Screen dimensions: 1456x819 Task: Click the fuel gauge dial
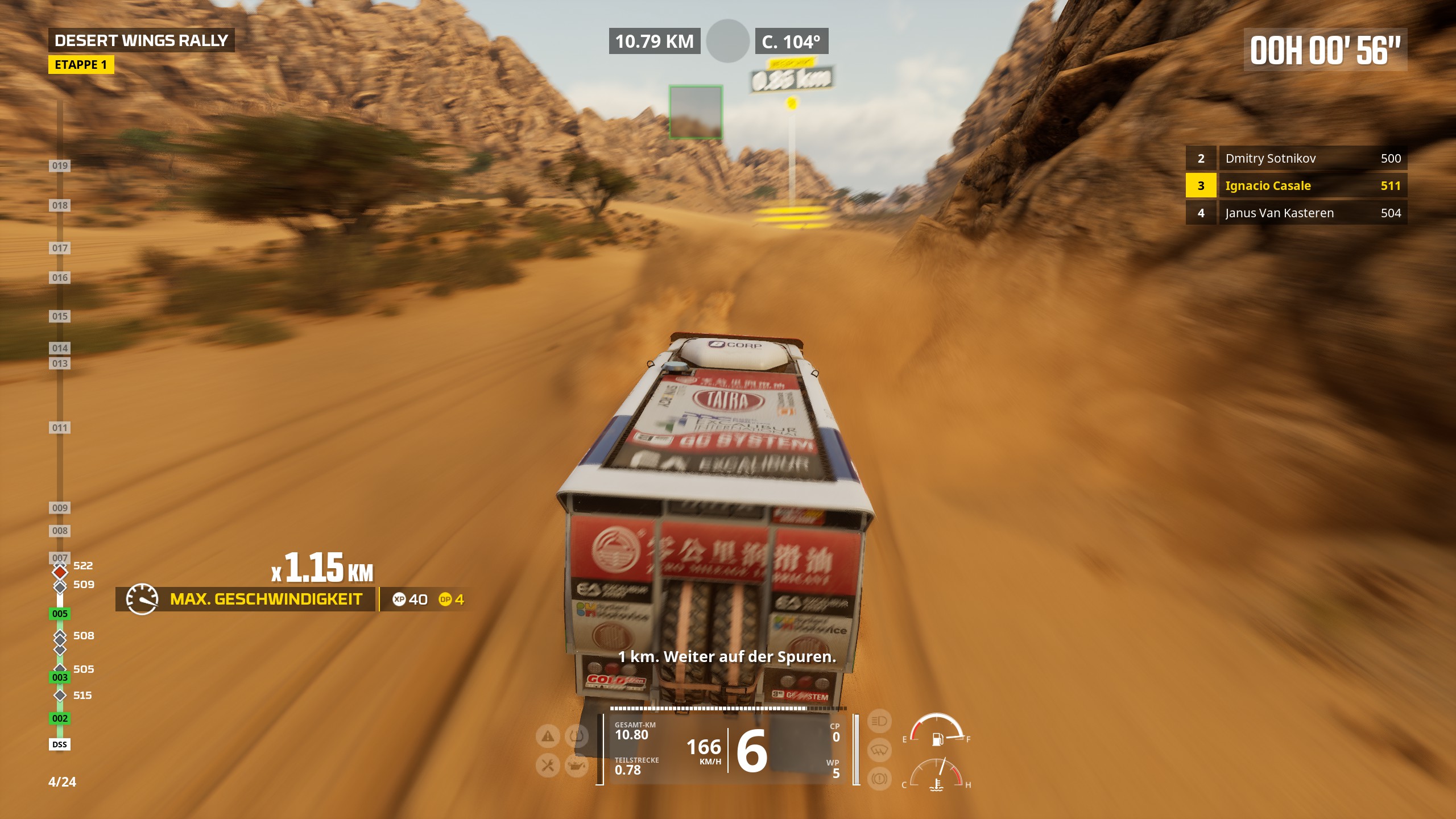tap(937, 730)
